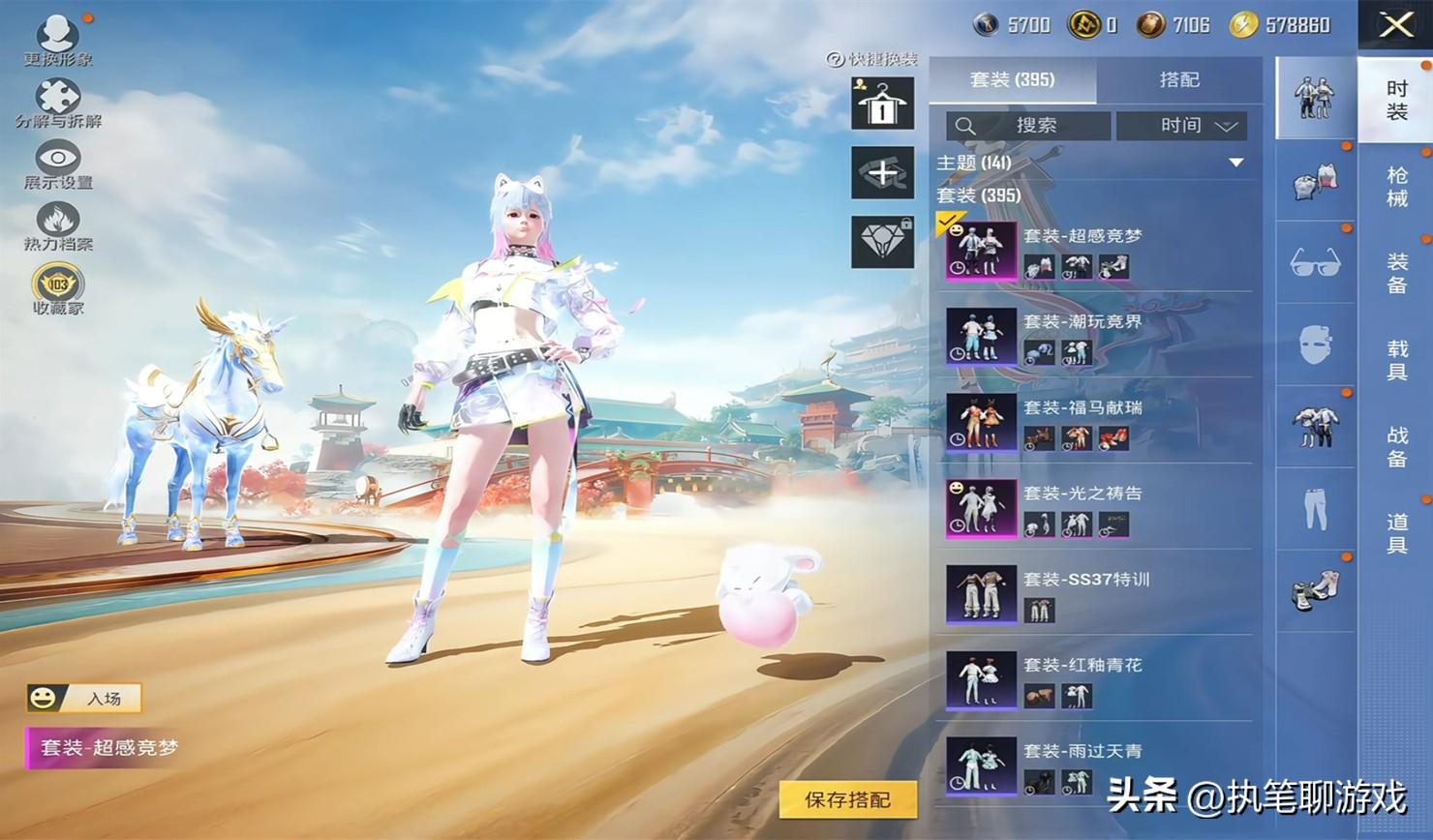Switch to the 搭配 tab
The image size is (1433, 840).
(1178, 80)
